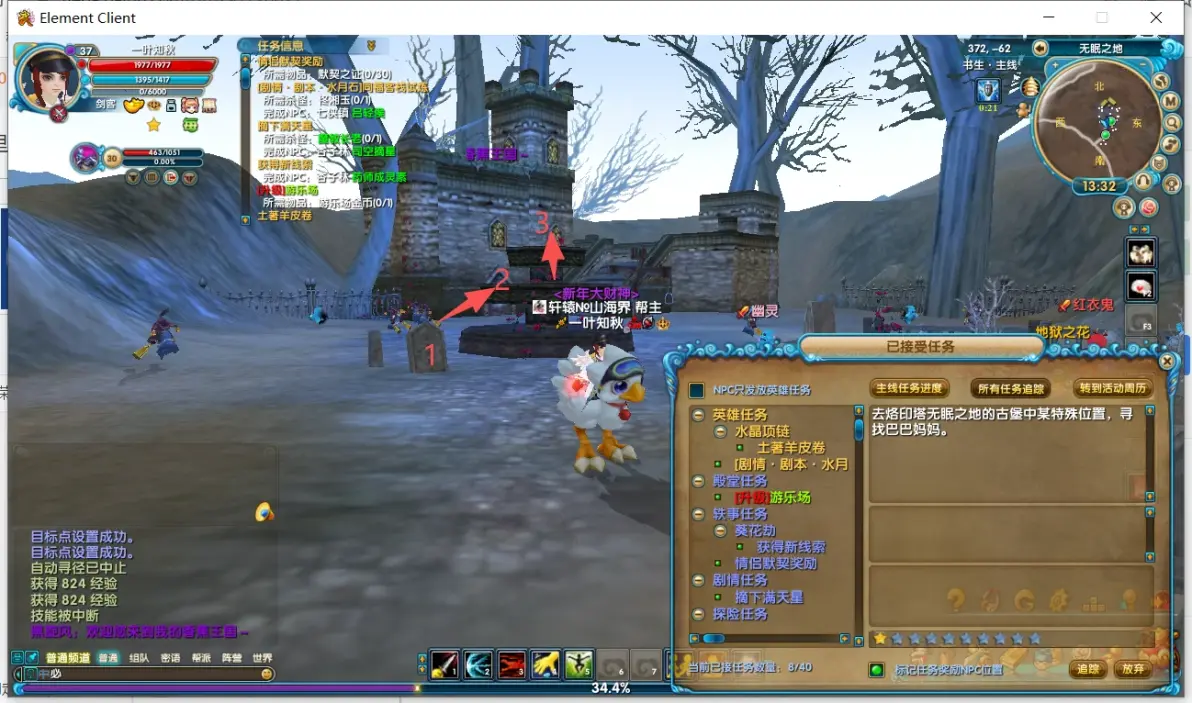Maximize the Element Client window
1192x703 pixels.
click(x=1102, y=17)
